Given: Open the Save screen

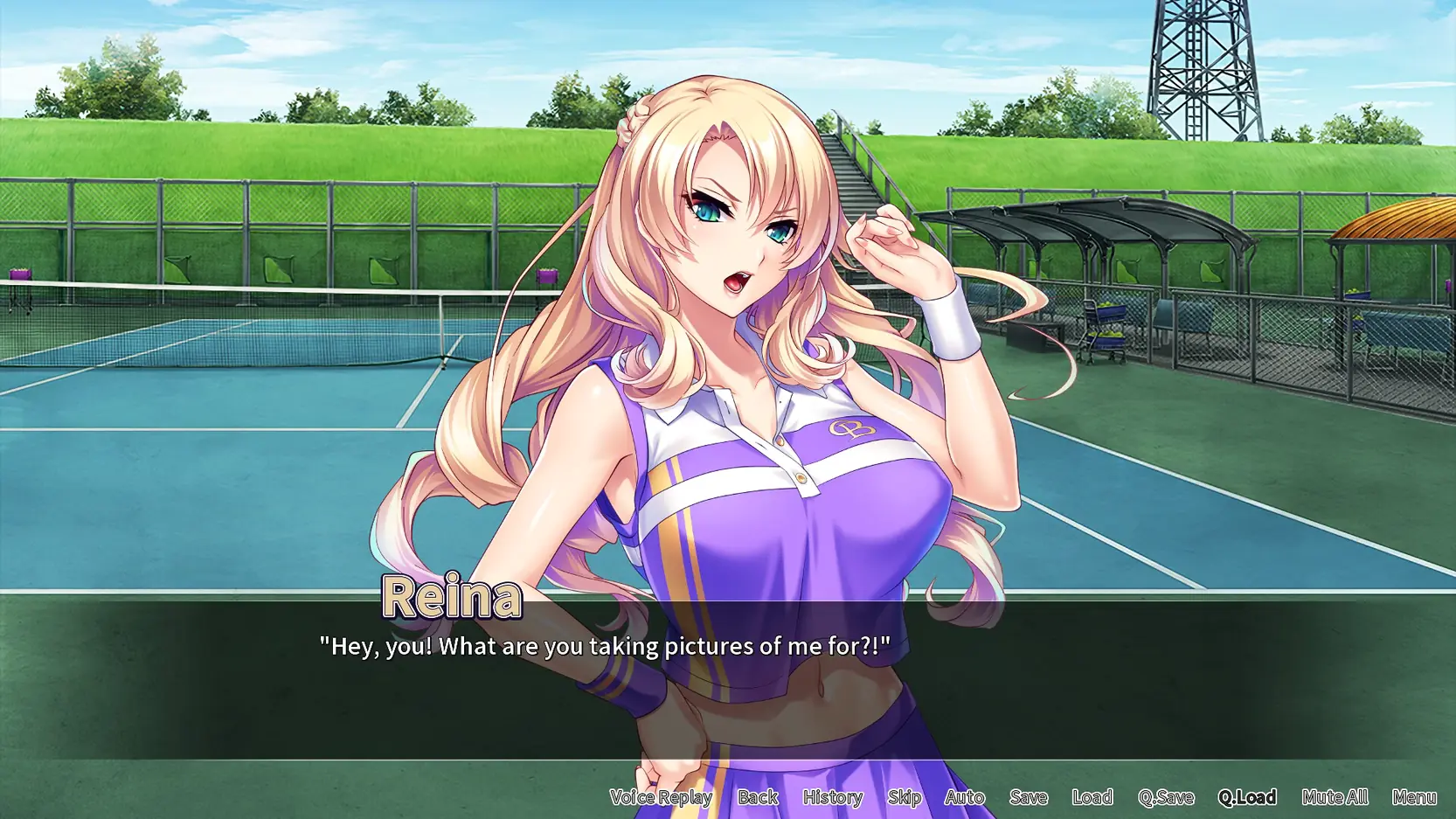Looking at the screenshot, I should [1029, 797].
